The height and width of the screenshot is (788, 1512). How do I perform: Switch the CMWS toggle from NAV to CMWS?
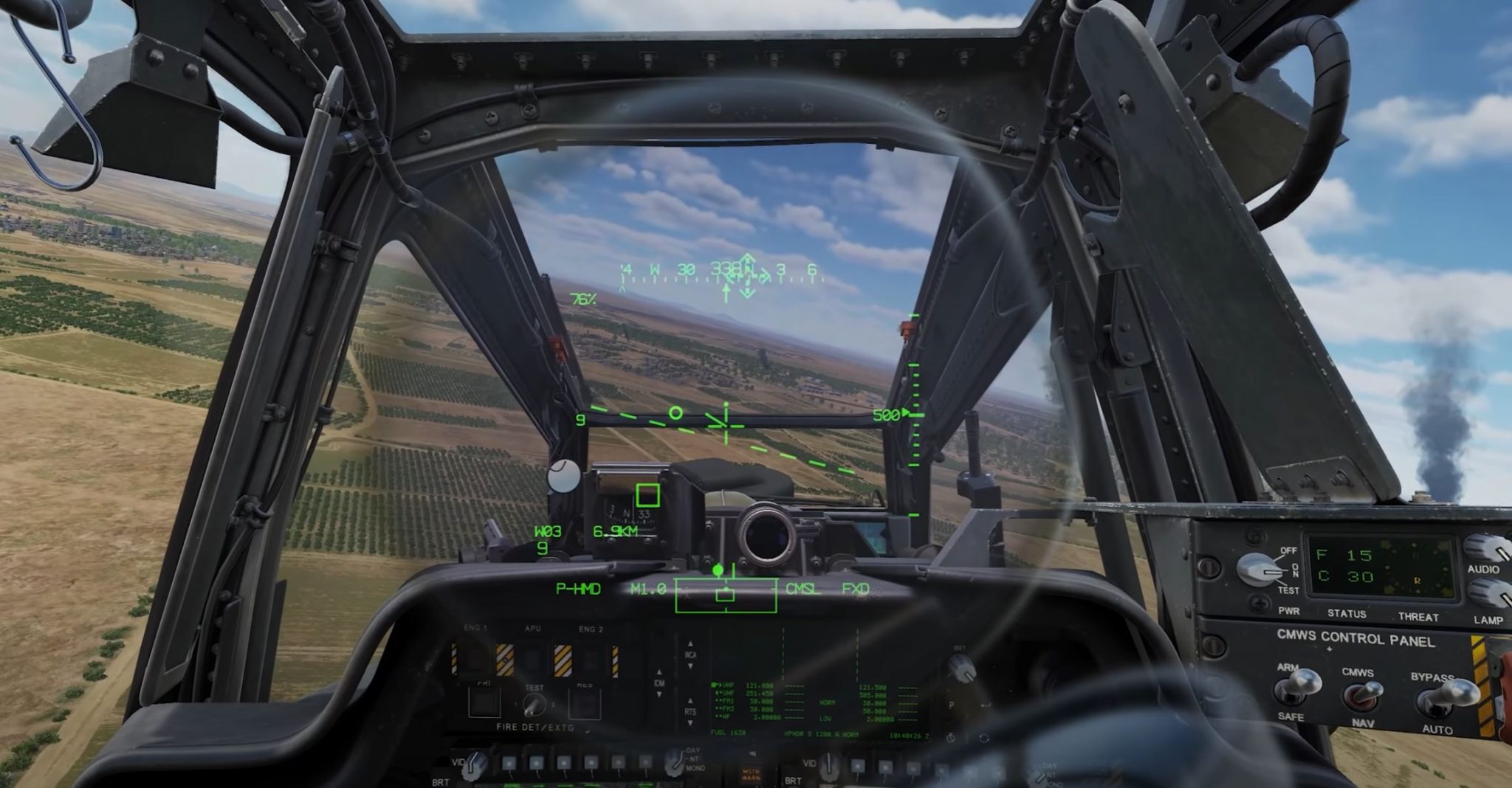1362,692
